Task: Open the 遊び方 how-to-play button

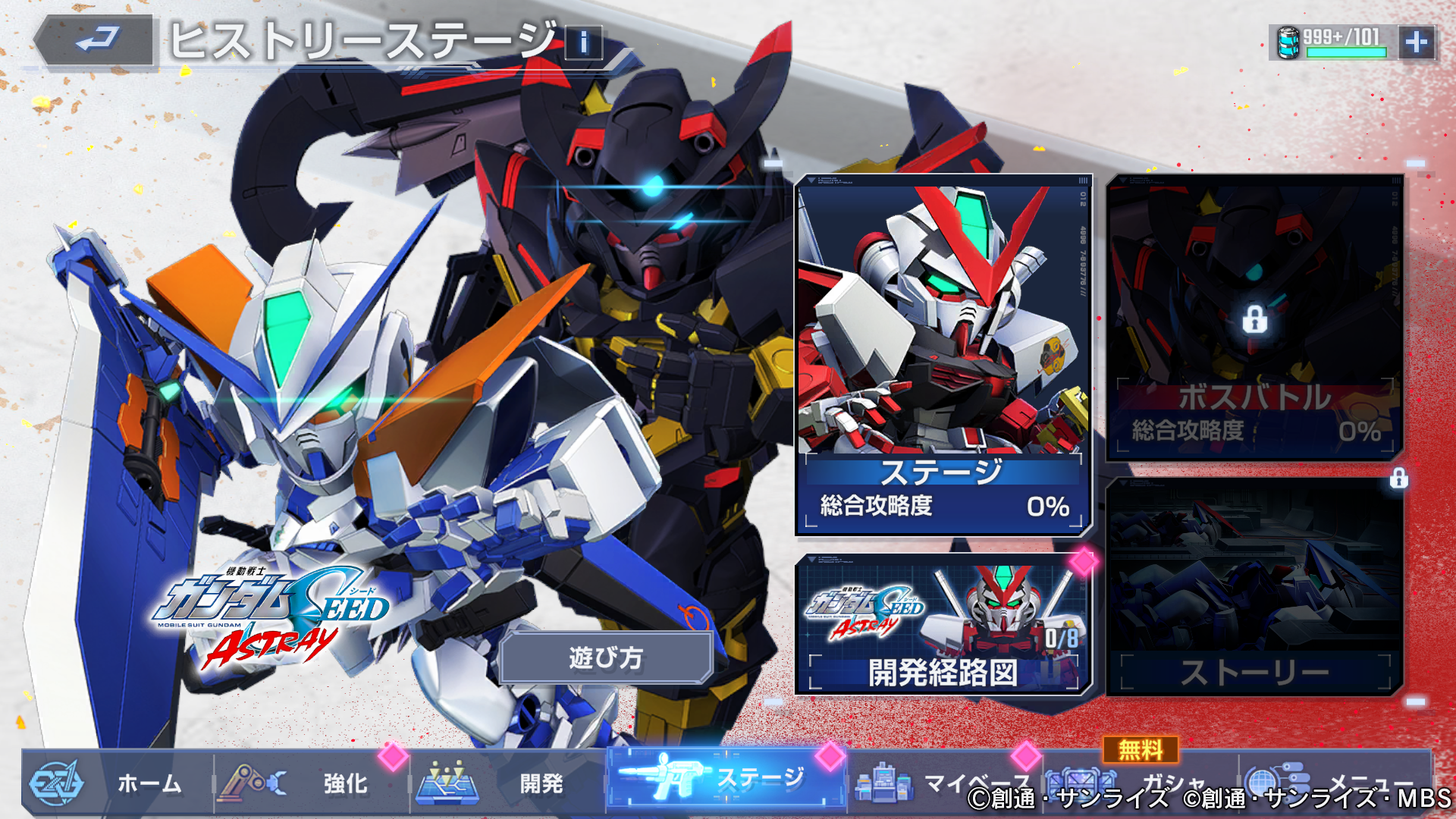Action: coord(607,659)
